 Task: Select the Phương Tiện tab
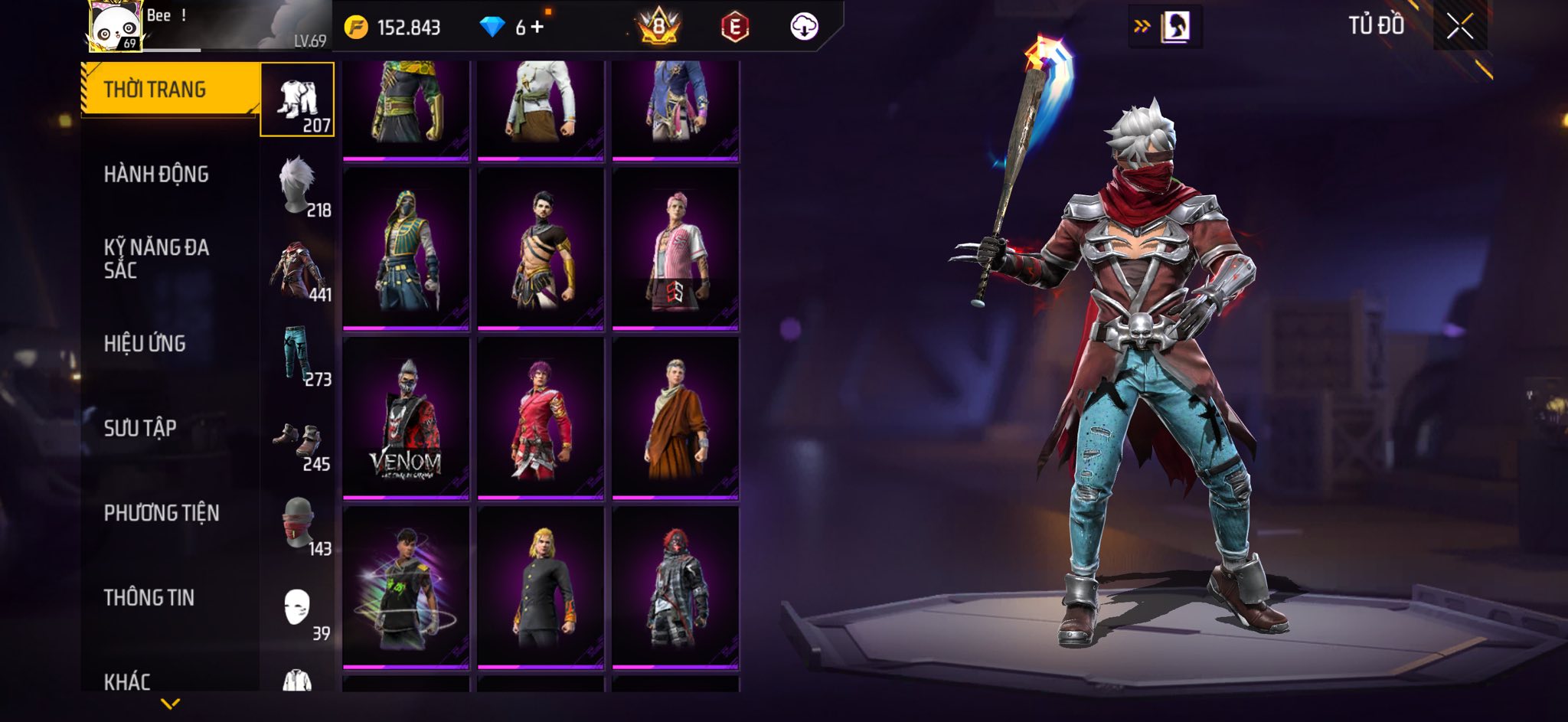pos(162,513)
